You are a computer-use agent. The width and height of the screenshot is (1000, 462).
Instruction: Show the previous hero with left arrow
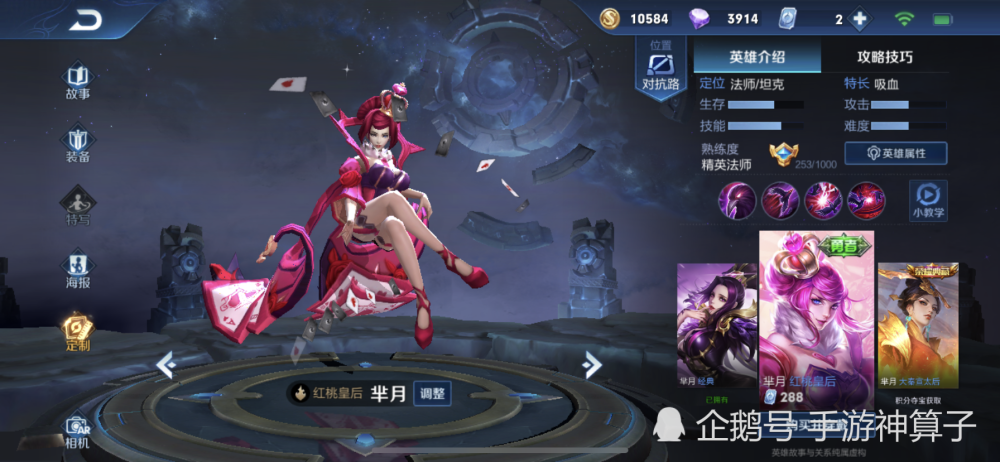coord(166,365)
